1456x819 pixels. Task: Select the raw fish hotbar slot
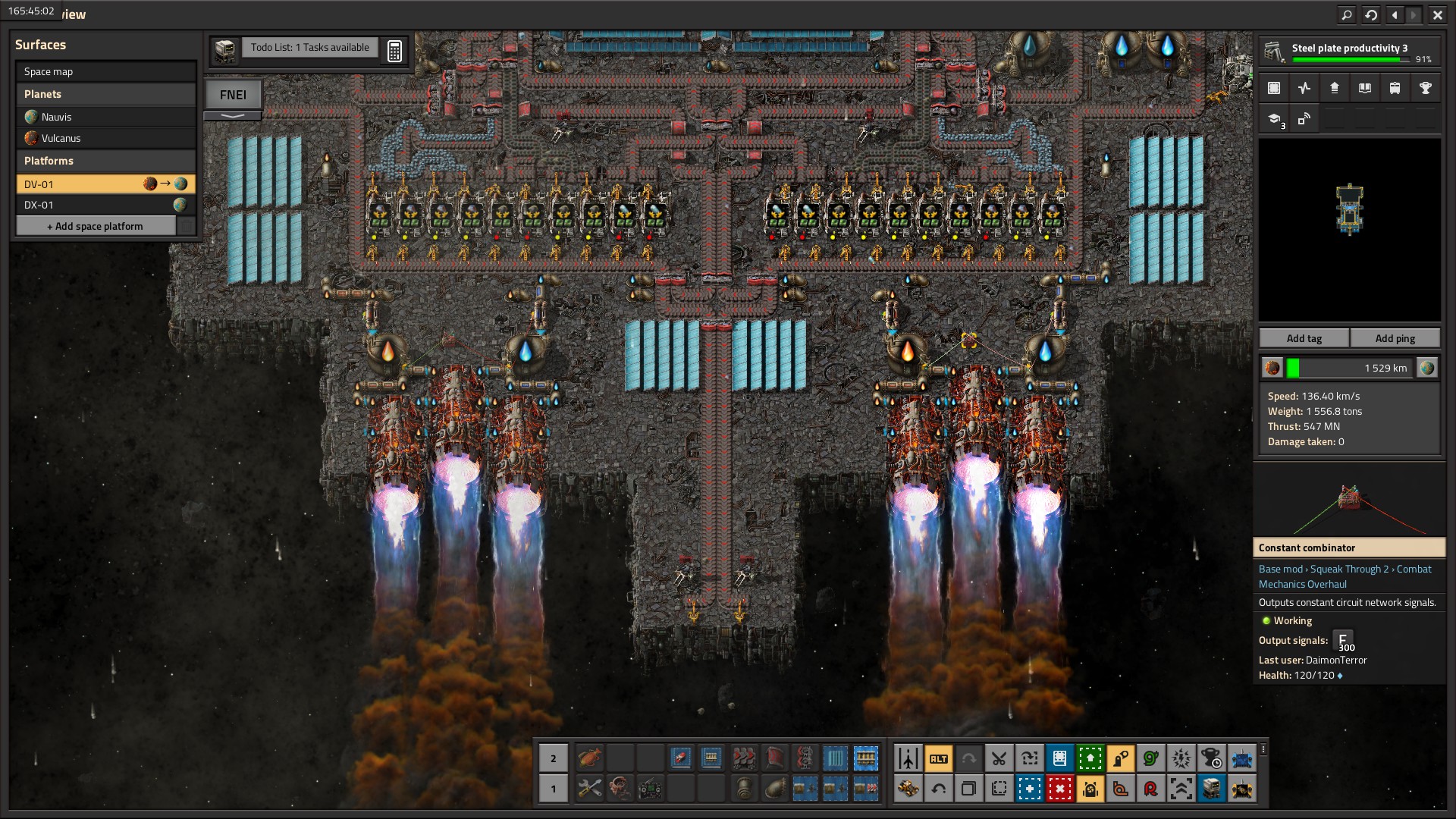589,758
